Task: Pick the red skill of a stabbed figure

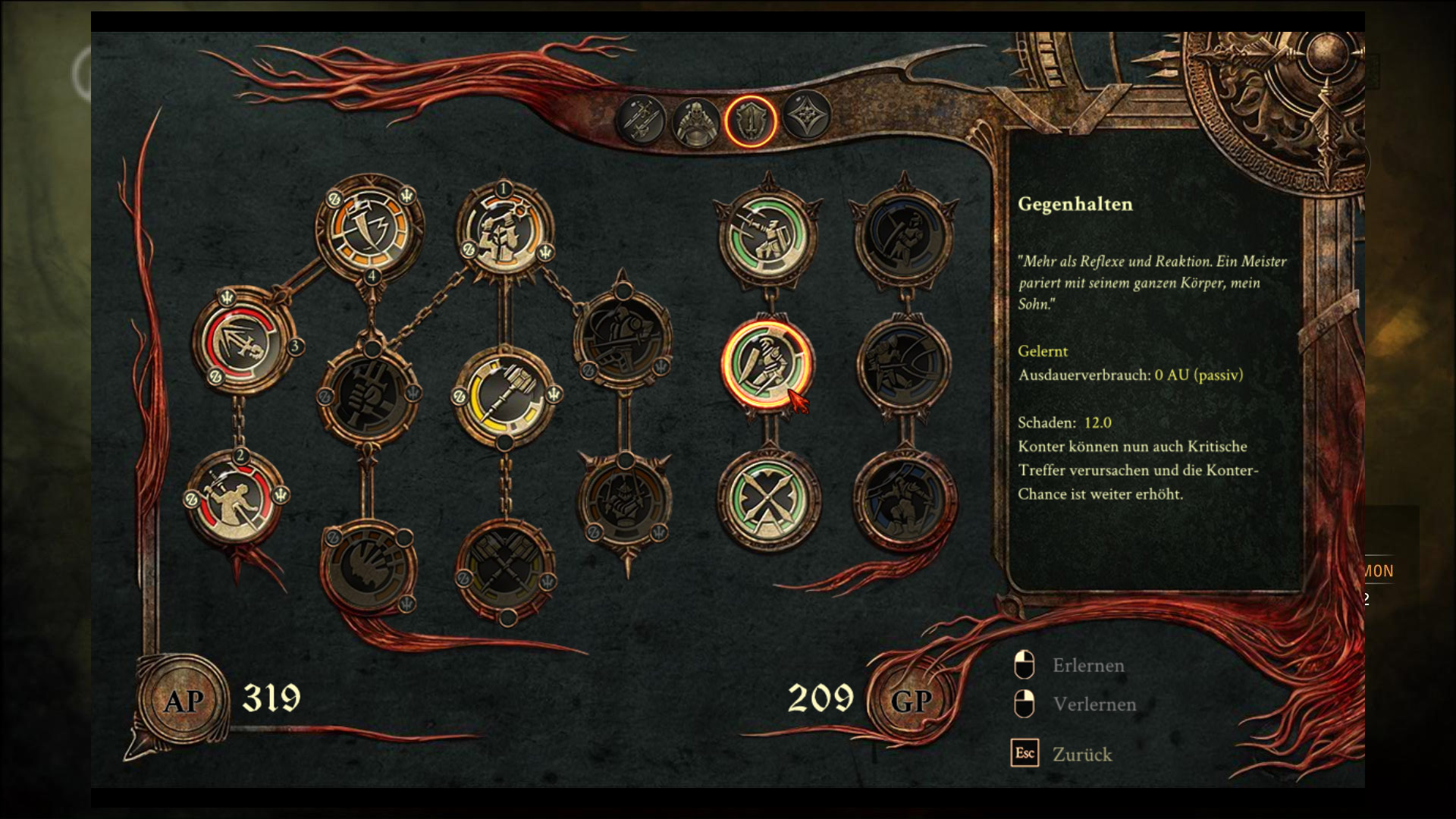Action: point(237,498)
